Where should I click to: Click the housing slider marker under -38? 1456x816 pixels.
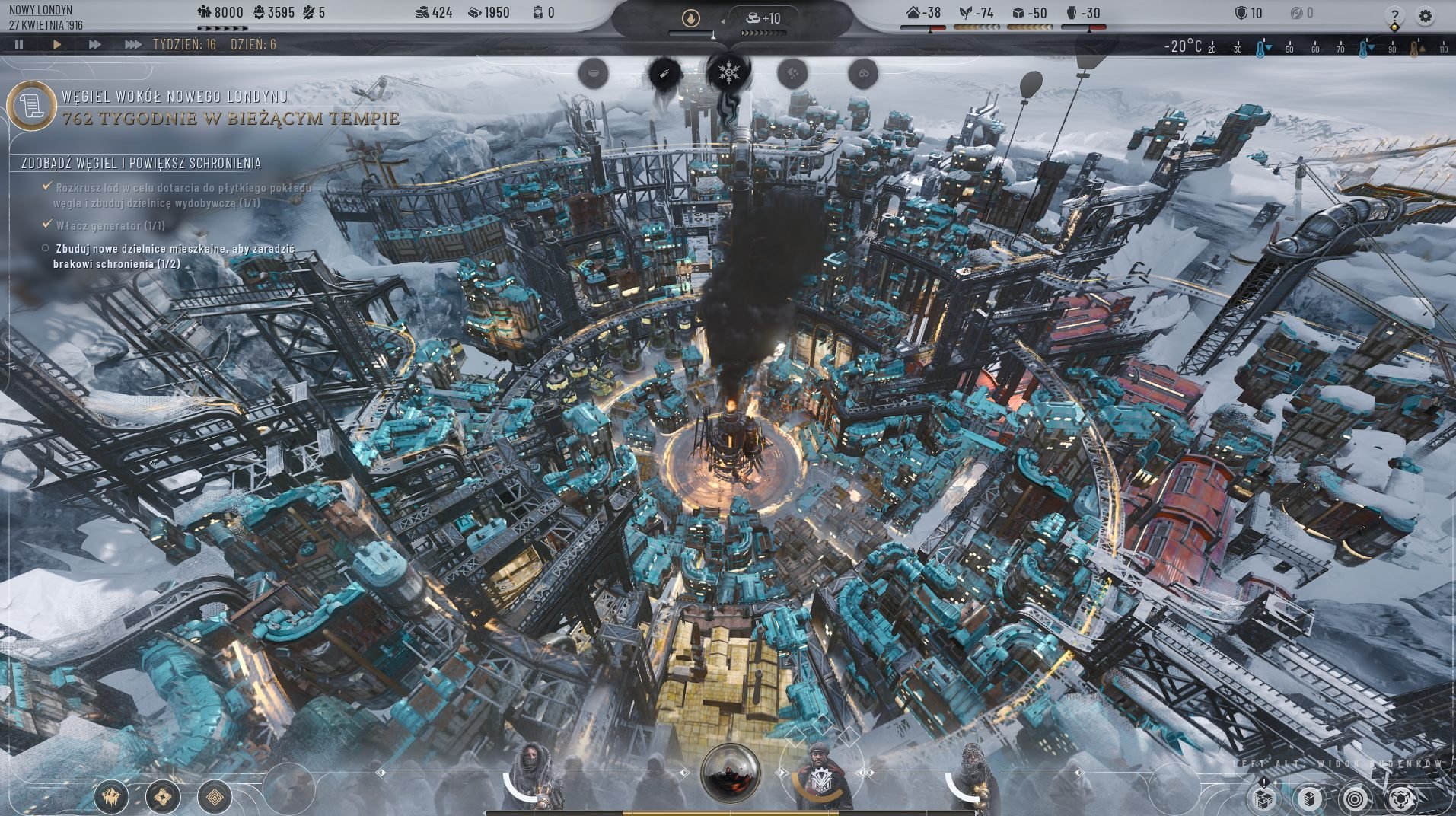click(930, 30)
